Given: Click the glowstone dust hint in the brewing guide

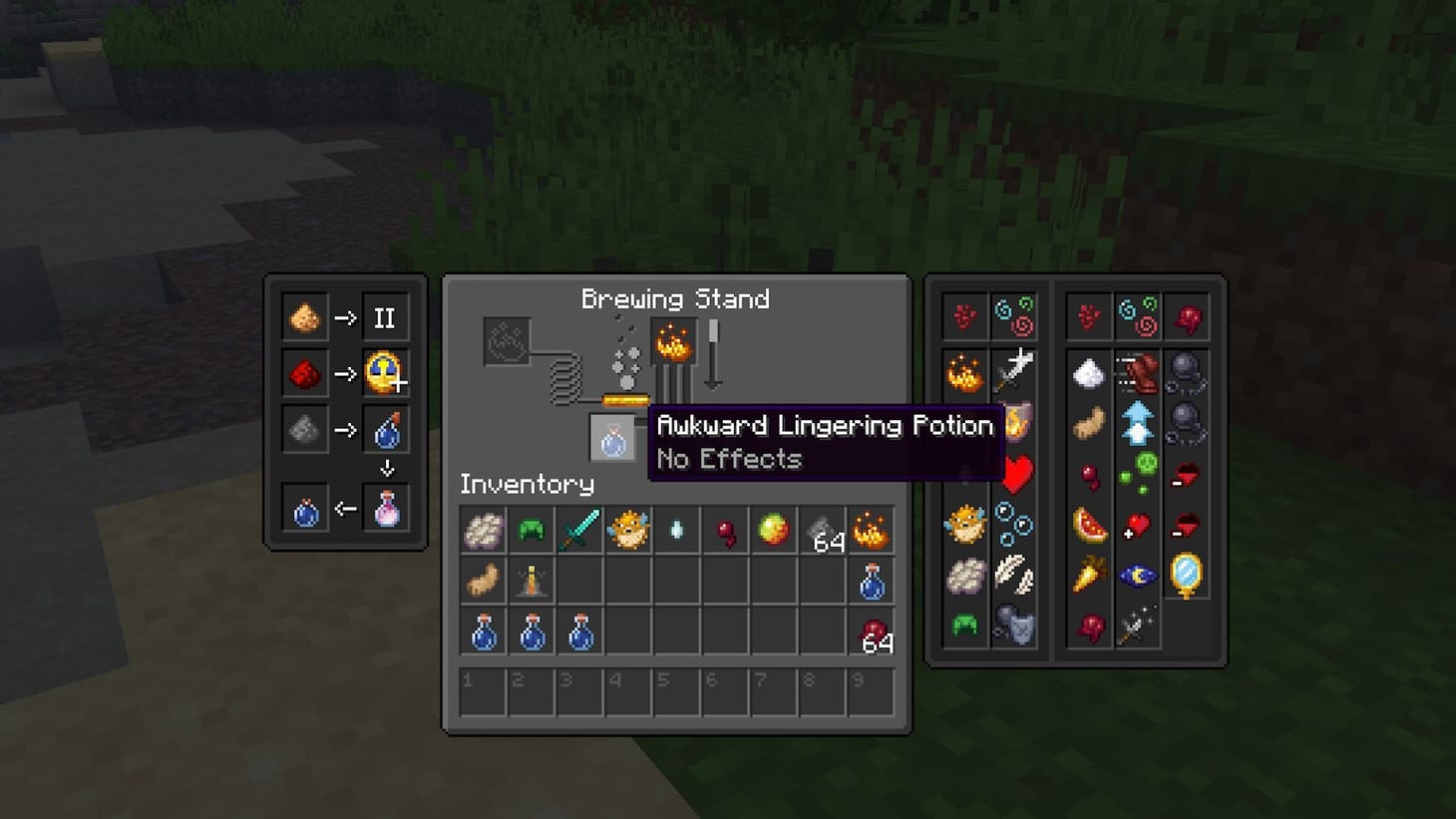Looking at the screenshot, I should tap(304, 317).
